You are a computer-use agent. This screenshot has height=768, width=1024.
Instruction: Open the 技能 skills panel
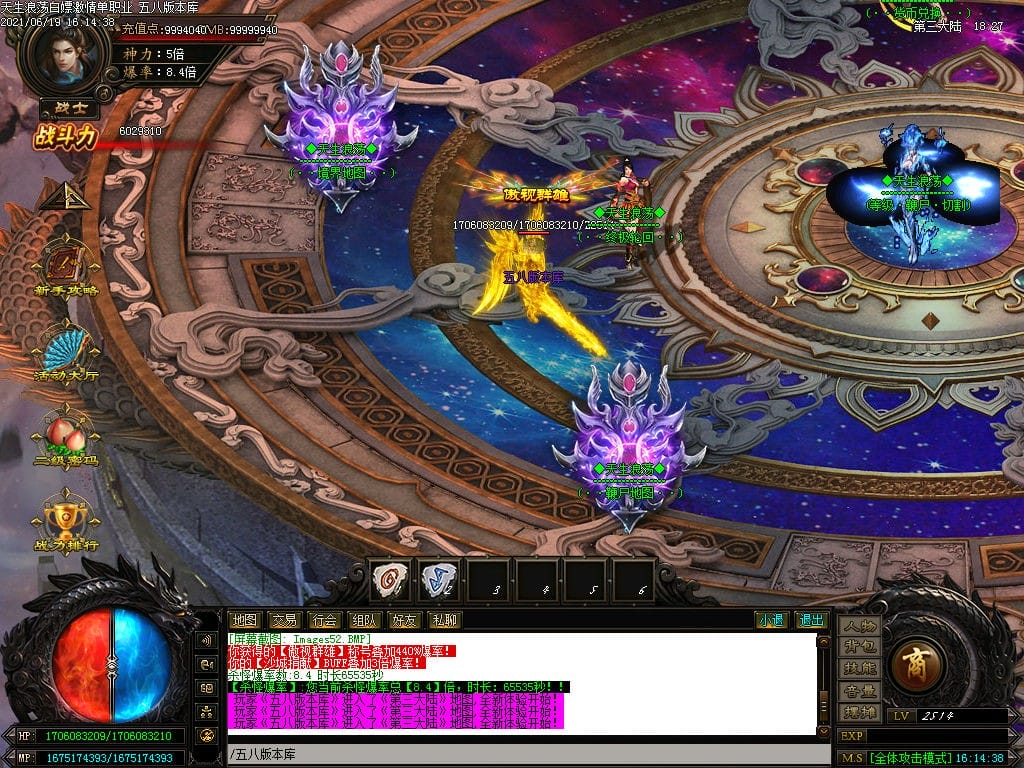859,668
